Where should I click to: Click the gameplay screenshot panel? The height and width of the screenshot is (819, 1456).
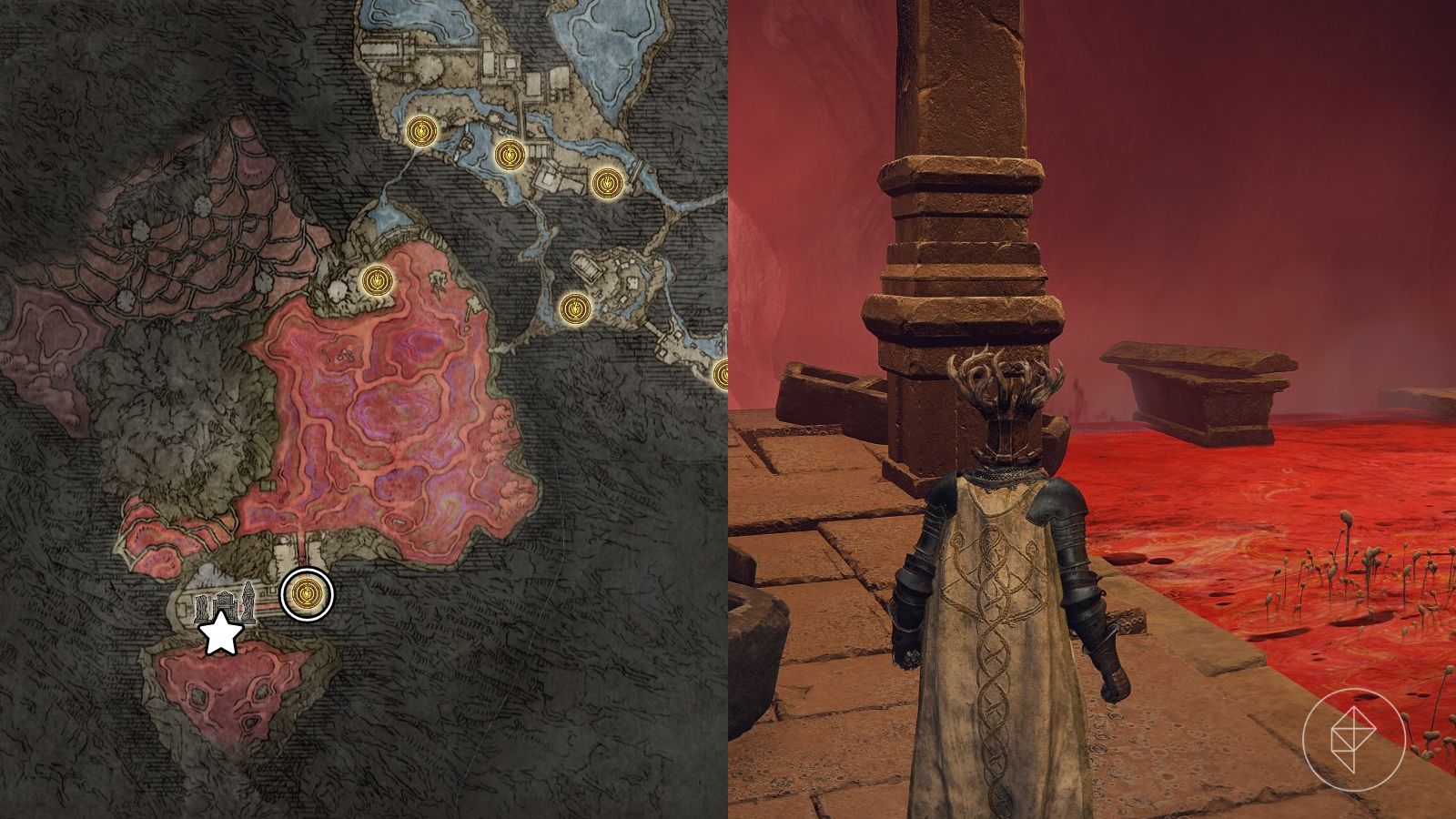point(1092,409)
